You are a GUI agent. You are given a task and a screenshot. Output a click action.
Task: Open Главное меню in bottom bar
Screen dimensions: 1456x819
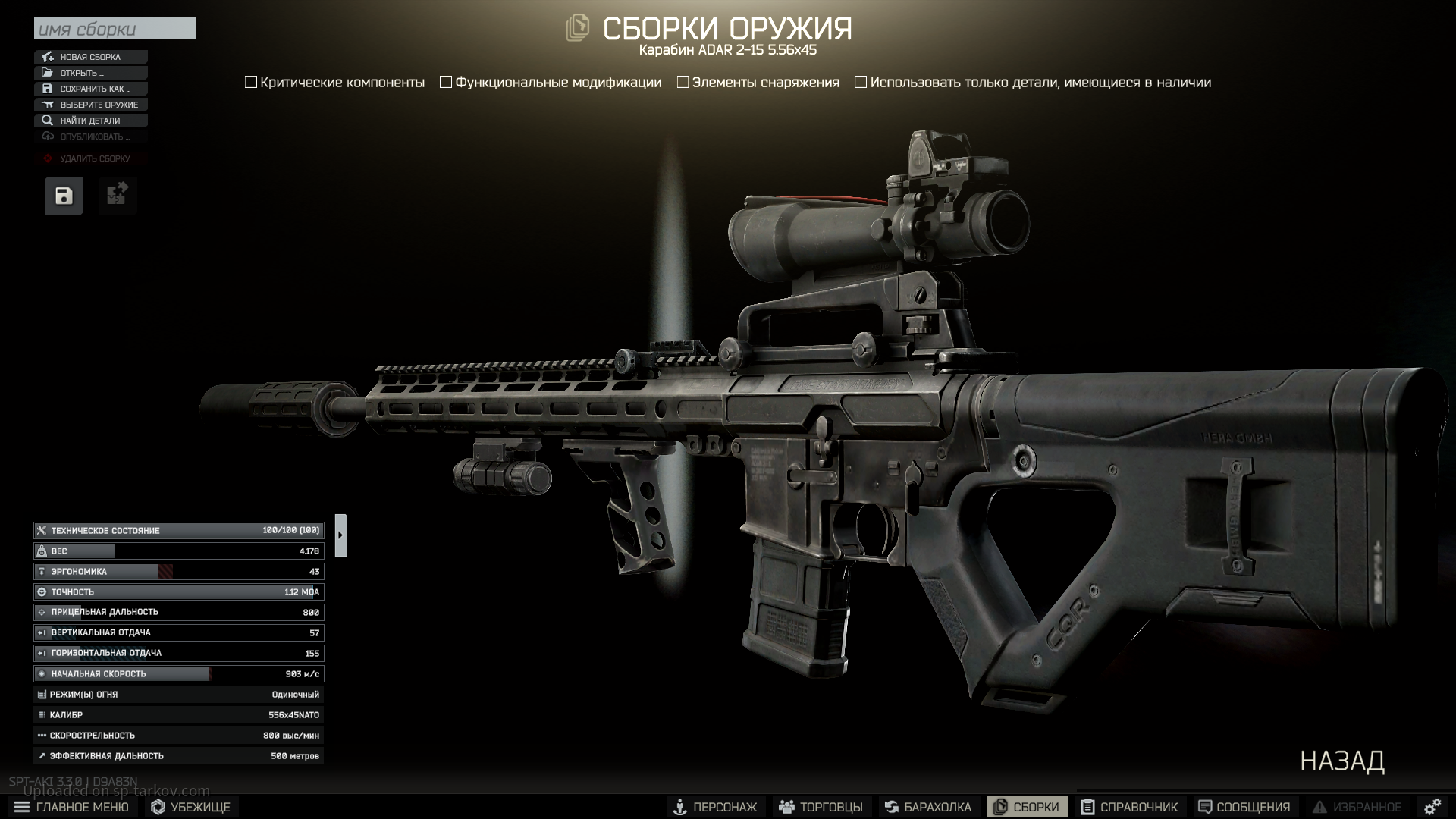point(72,807)
